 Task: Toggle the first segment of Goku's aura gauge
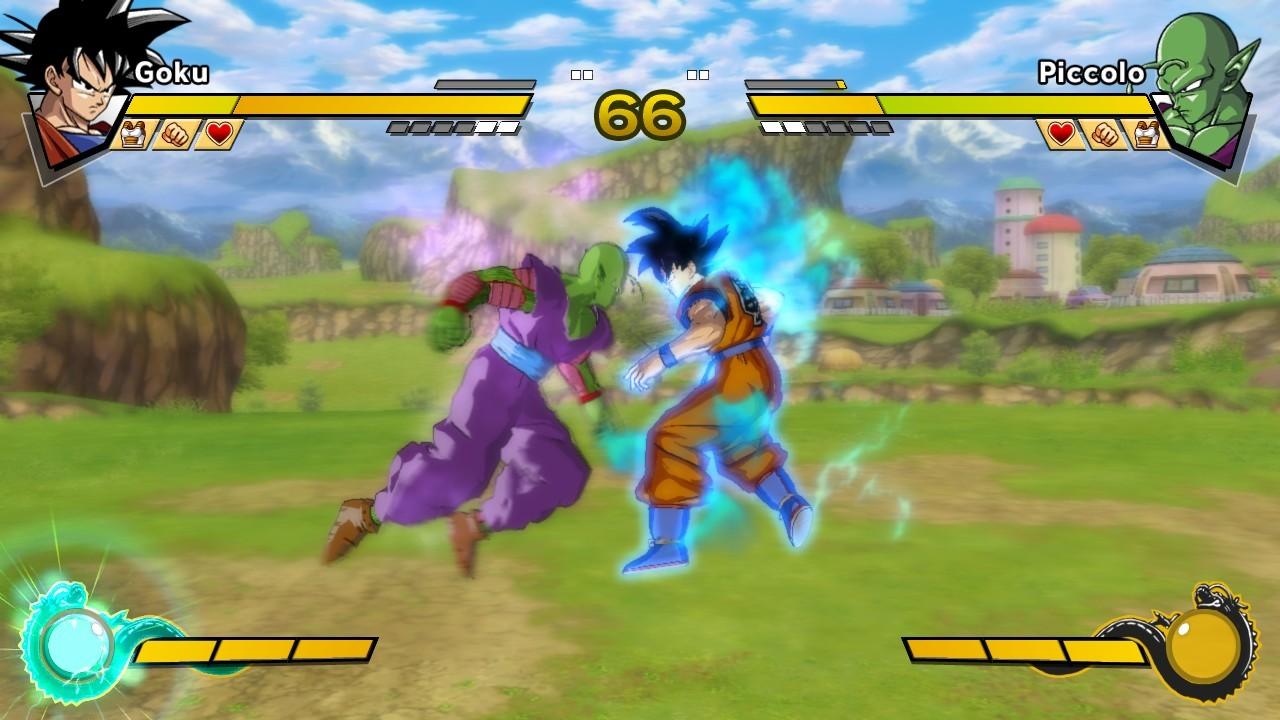tap(400, 128)
